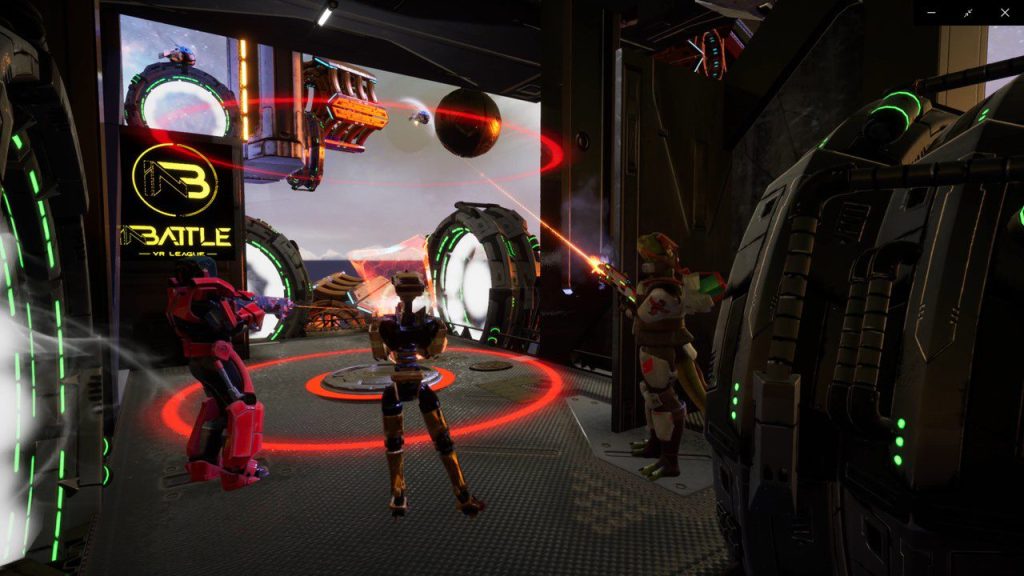The width and height of the screenshot is (1024, 576).
Task: Minimize the game window
Action: click(932, 12)
